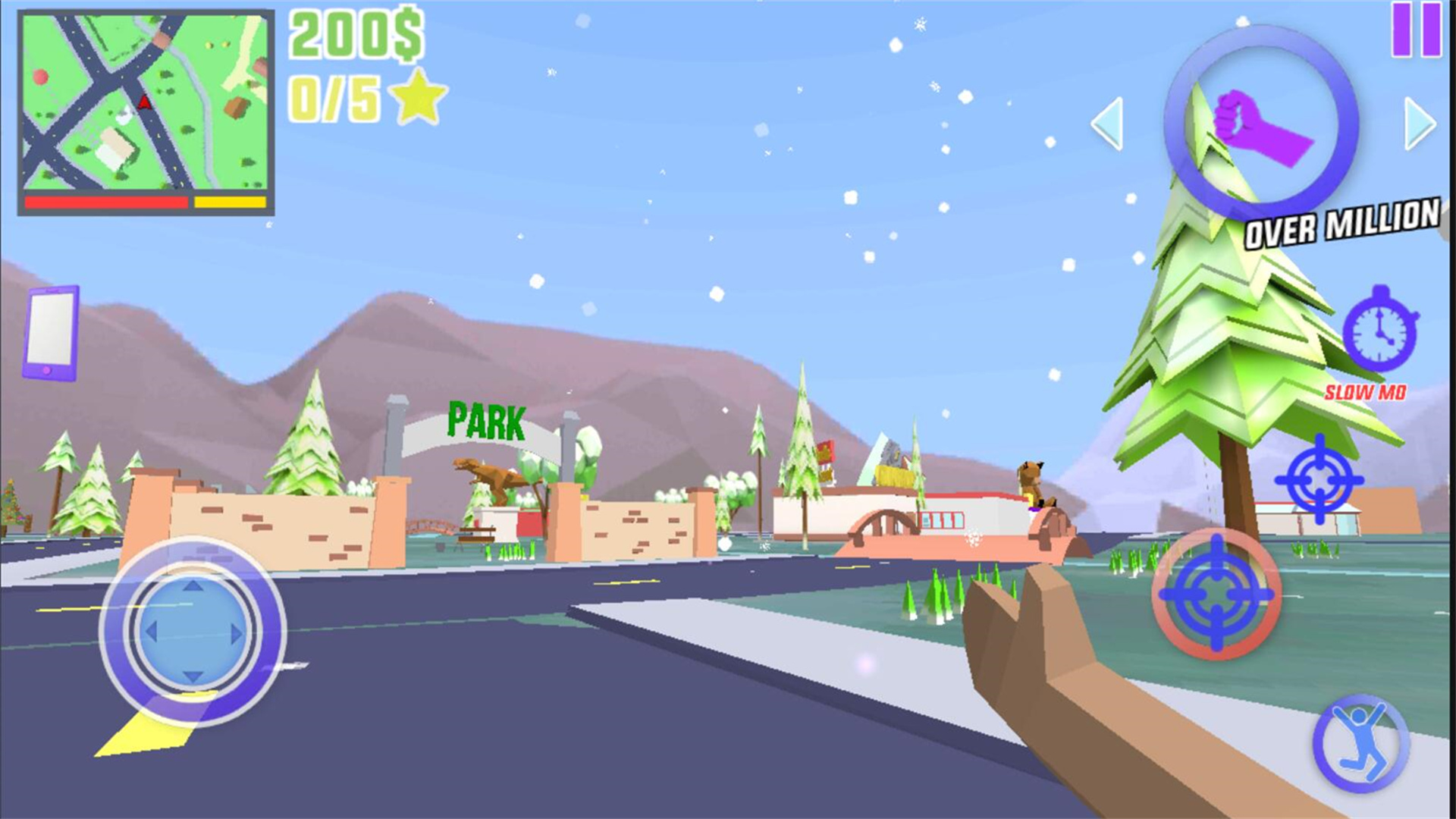The height and width of the screenshot is (819, 1456).
Task: Tap the red health bar under minimap
Action: [x=106, y=200]
